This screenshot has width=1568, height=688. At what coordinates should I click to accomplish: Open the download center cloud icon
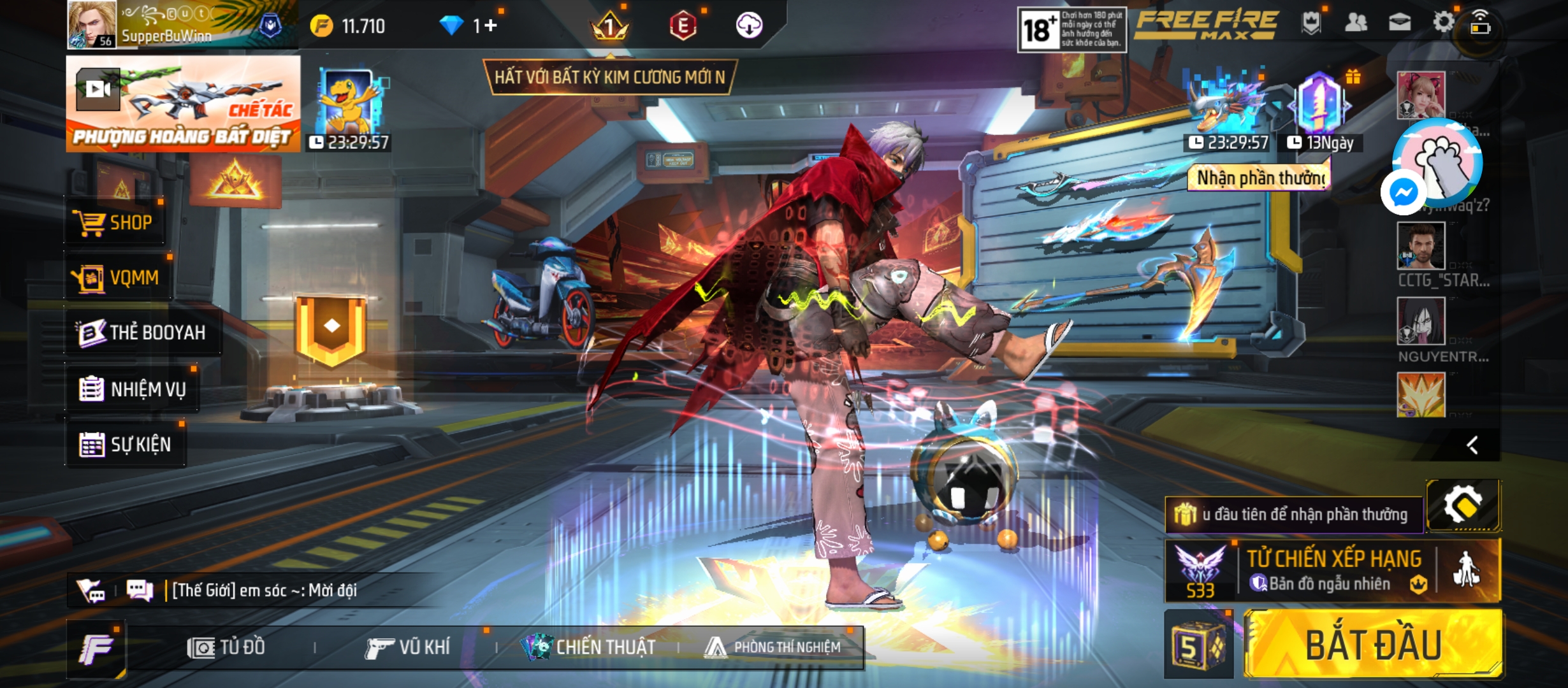[x=749, y=25]
